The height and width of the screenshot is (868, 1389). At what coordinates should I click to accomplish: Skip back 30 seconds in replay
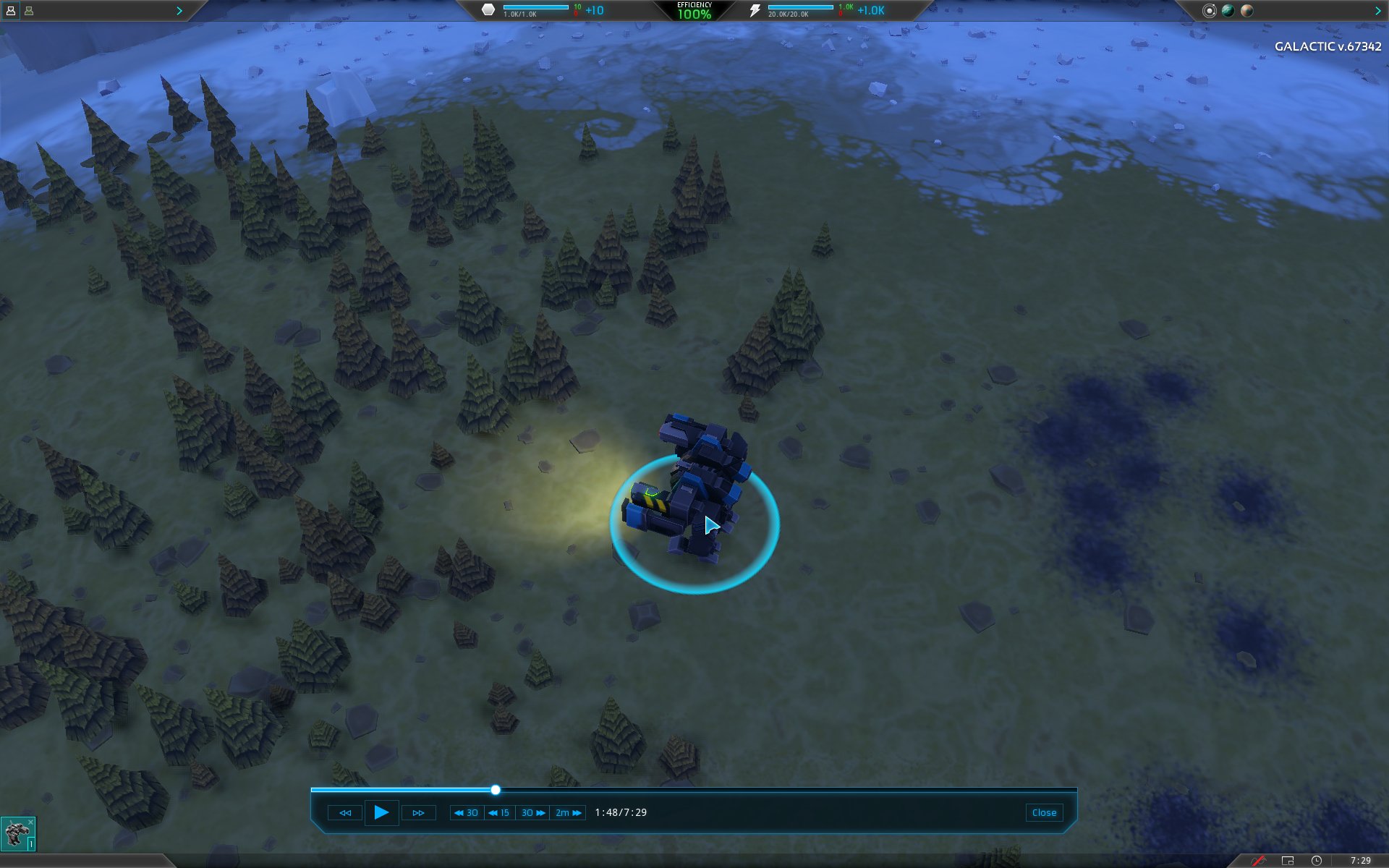467,813
